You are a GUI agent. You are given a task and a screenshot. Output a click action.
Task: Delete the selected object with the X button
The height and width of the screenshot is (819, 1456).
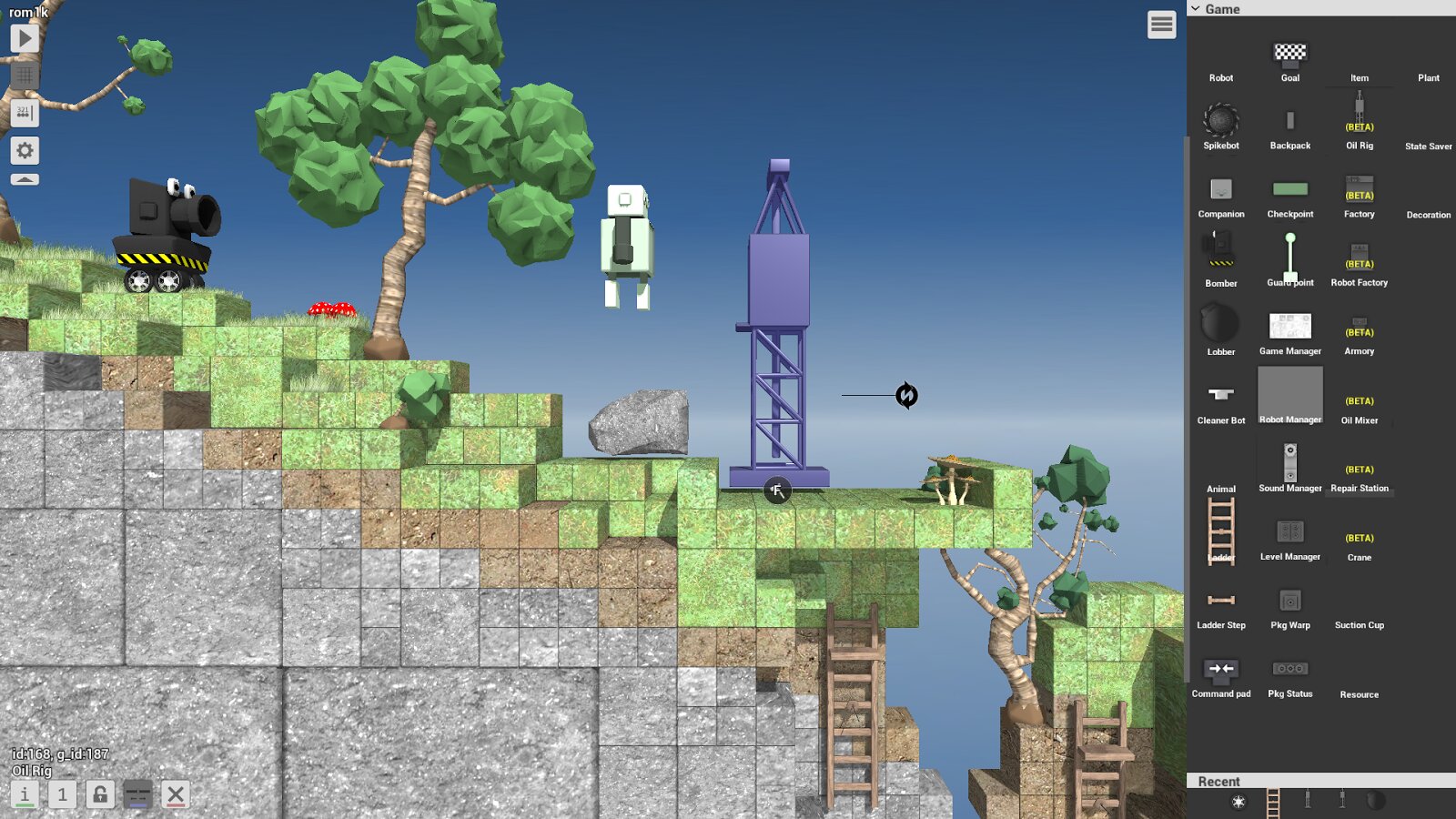click(176, 794)
